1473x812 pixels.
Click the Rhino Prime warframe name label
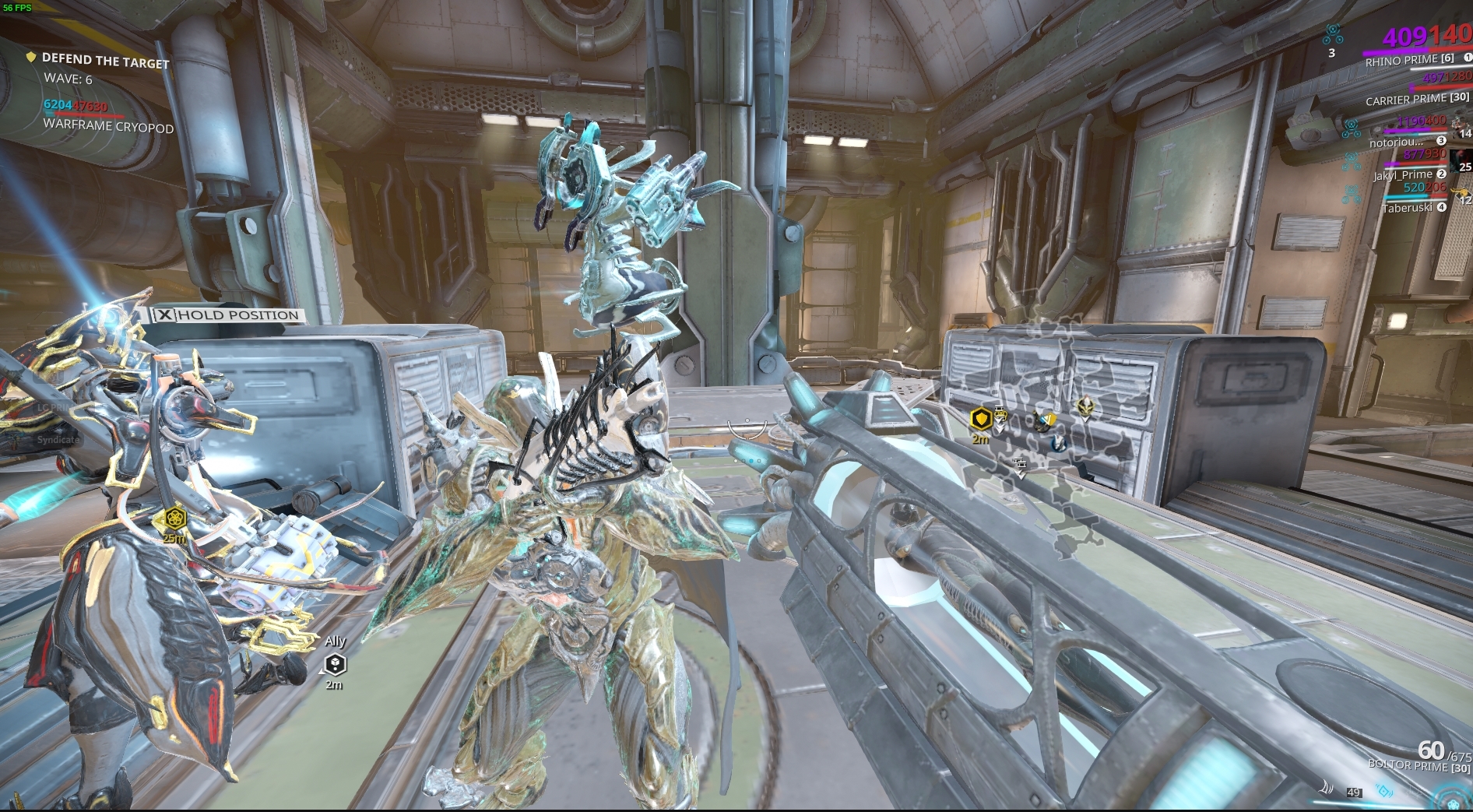tap(1401, 61)
